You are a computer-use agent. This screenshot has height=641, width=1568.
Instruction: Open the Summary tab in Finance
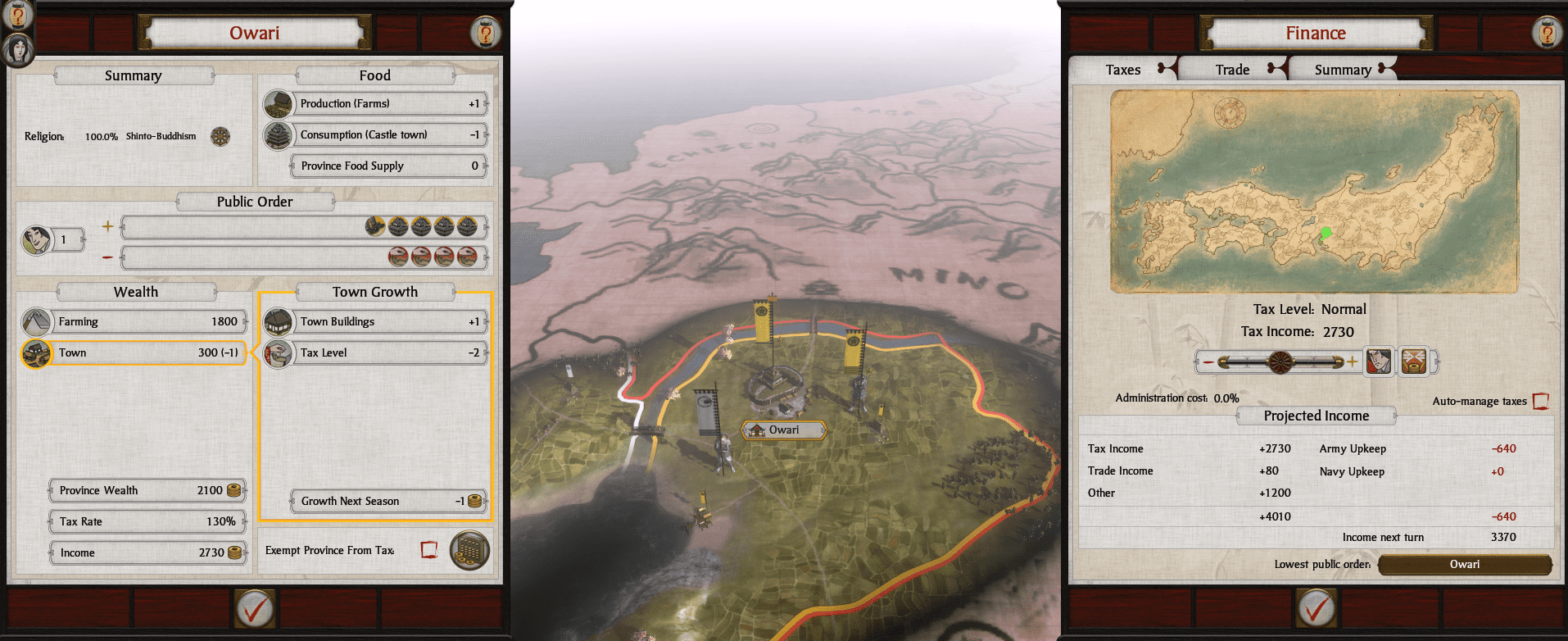coord(1342,70)
